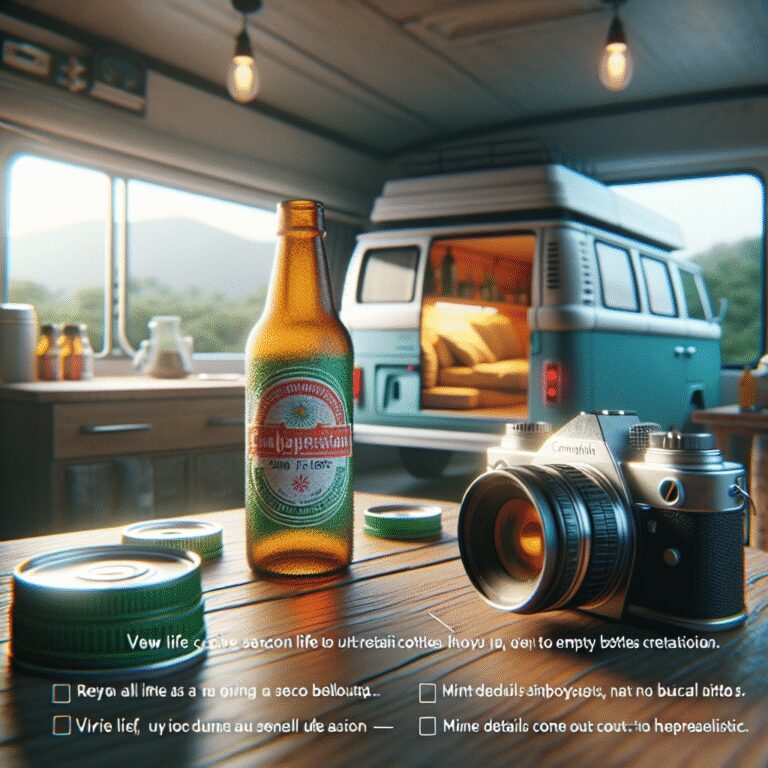The height and width of the screenshot is (768, 768).
Task: Enable the "Mime details cone out" checkbox
Action: (x=427, y=726)
